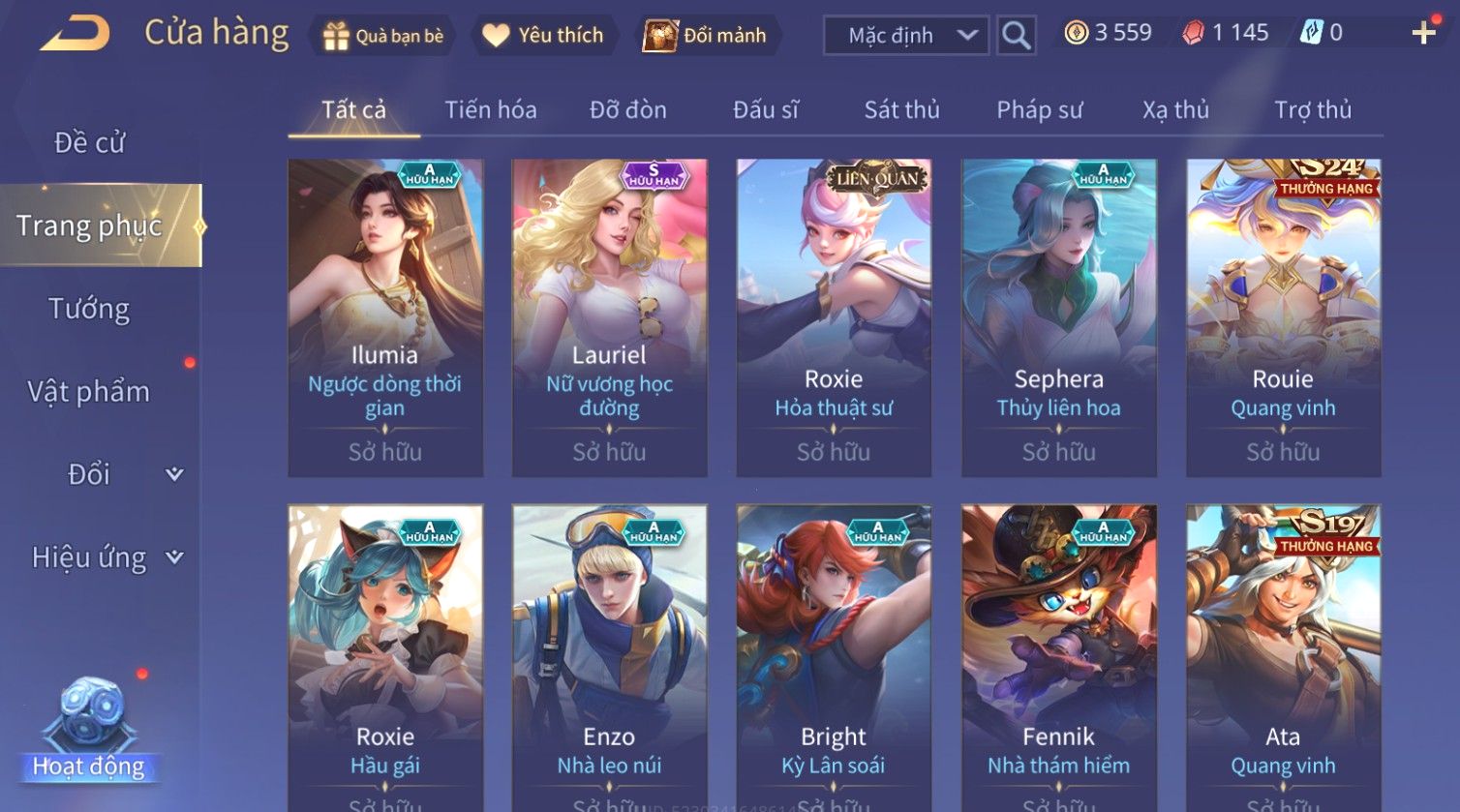The height and width of the screenshot is (812, 1460).
Task: Open the Đề cử menu section
Action: (x=89, y=143)
